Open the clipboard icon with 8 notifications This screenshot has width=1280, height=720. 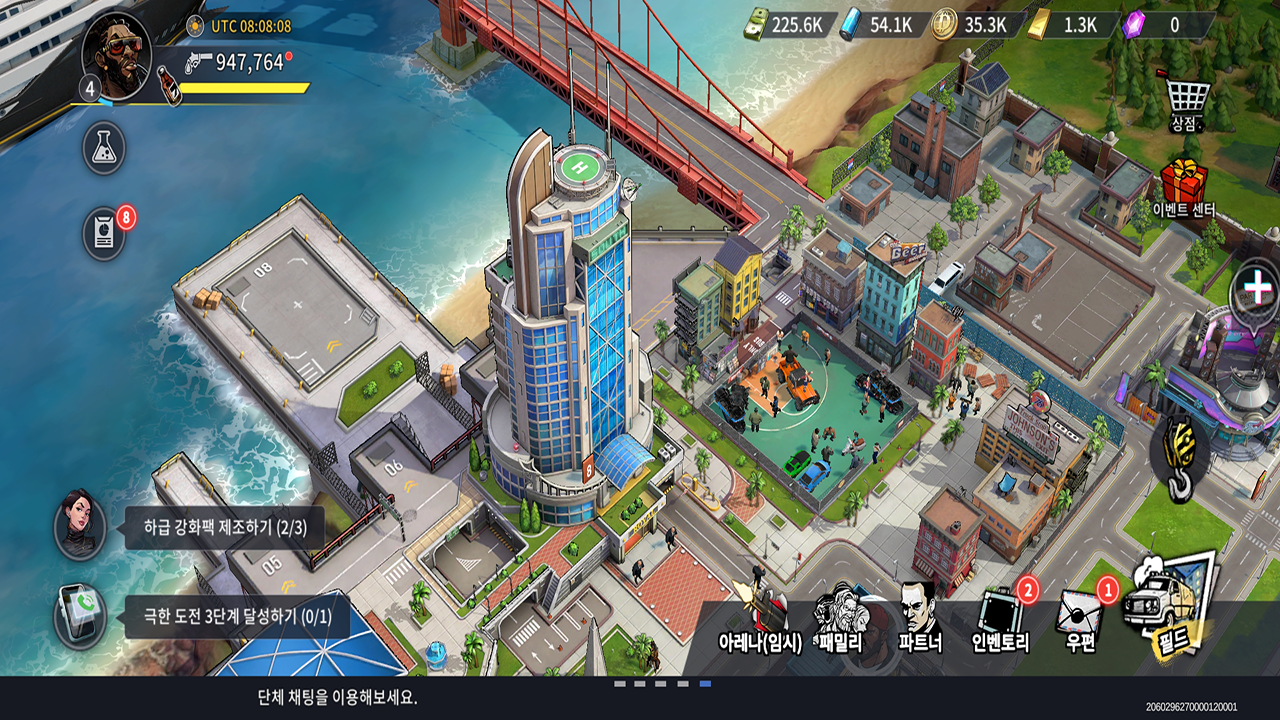[104, 234]
